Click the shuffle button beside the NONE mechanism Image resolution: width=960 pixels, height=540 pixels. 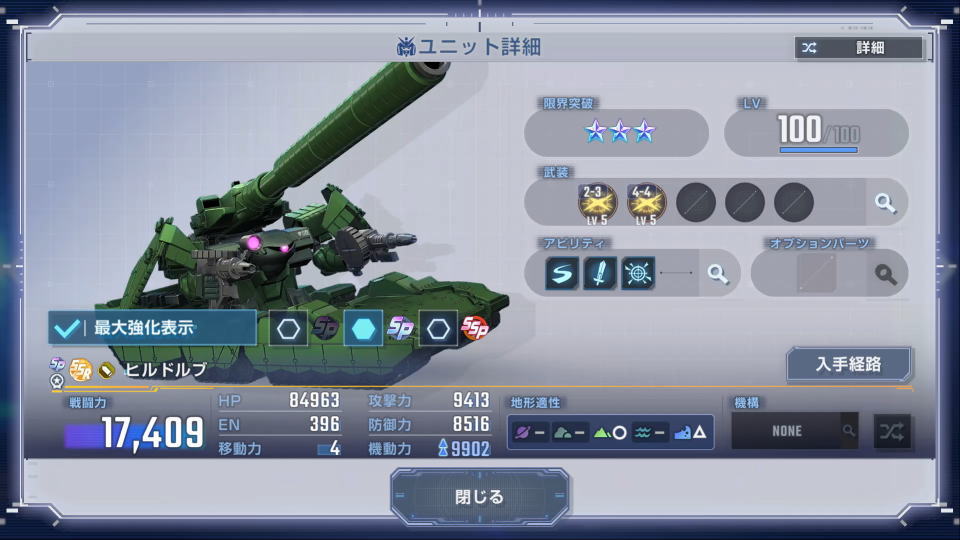[x=892, y=431]
